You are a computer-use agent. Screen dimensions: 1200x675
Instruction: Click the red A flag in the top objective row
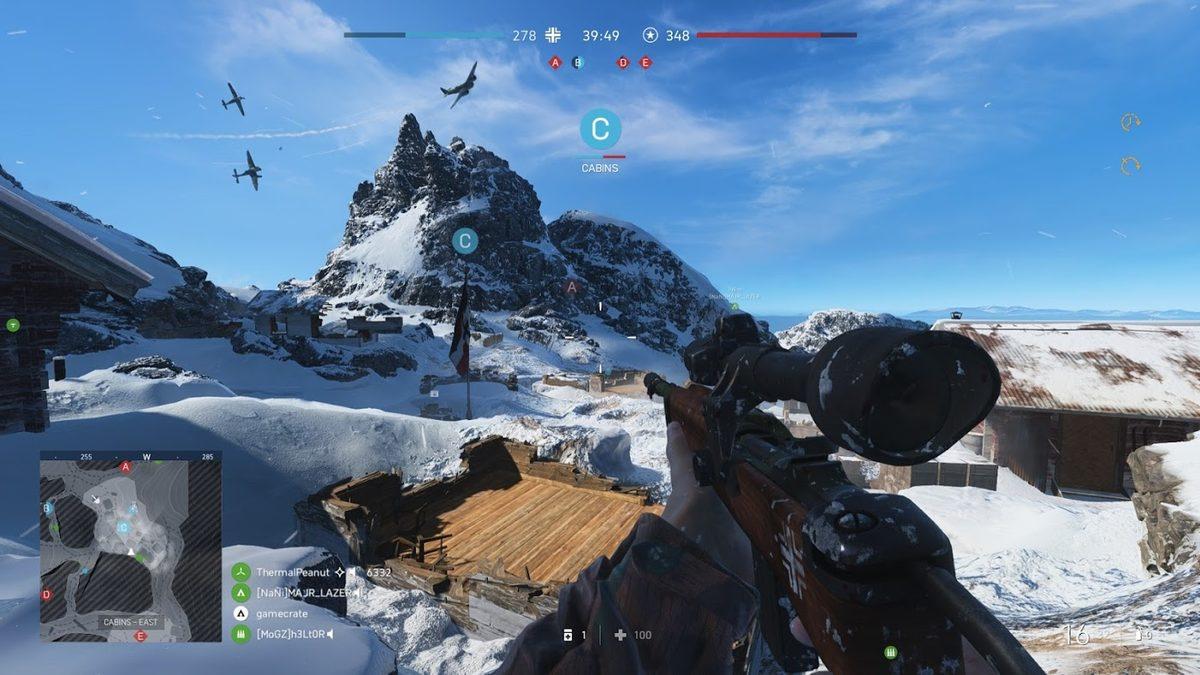[555, 62]
